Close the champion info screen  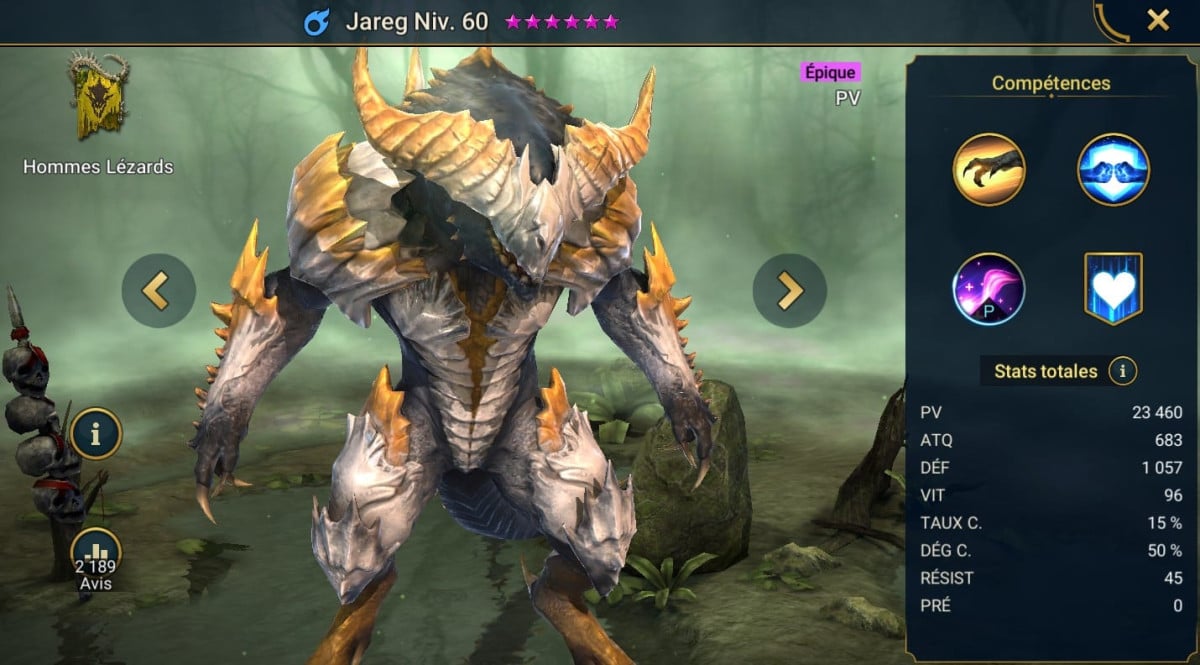(x=1158, y=20)
